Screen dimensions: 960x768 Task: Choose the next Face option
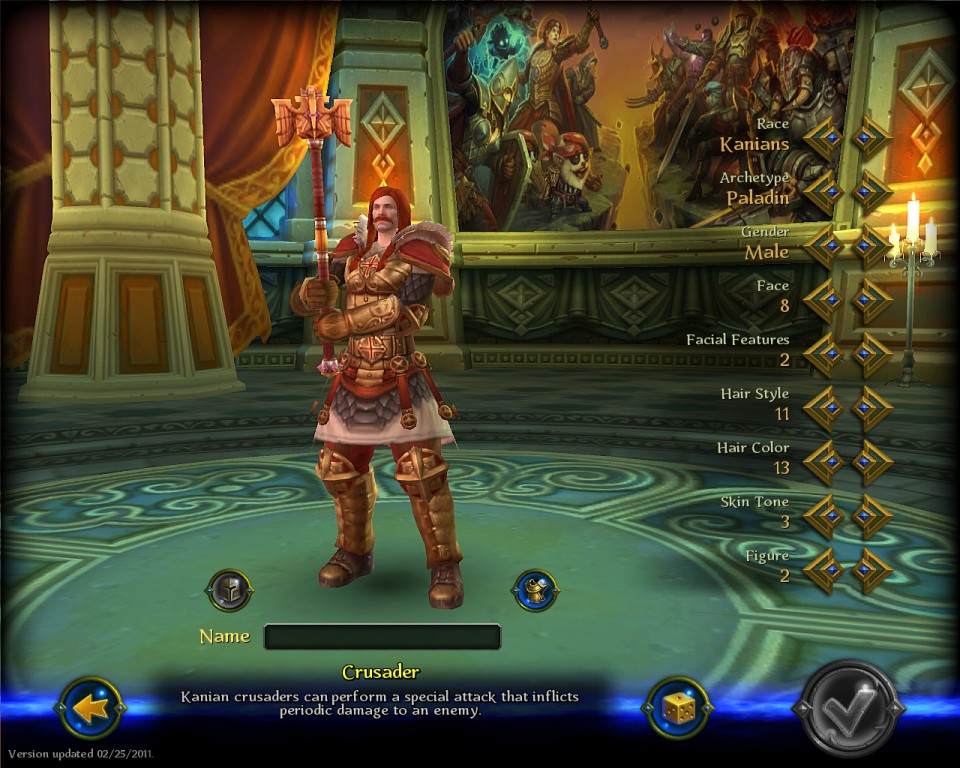tap(871, 300)
